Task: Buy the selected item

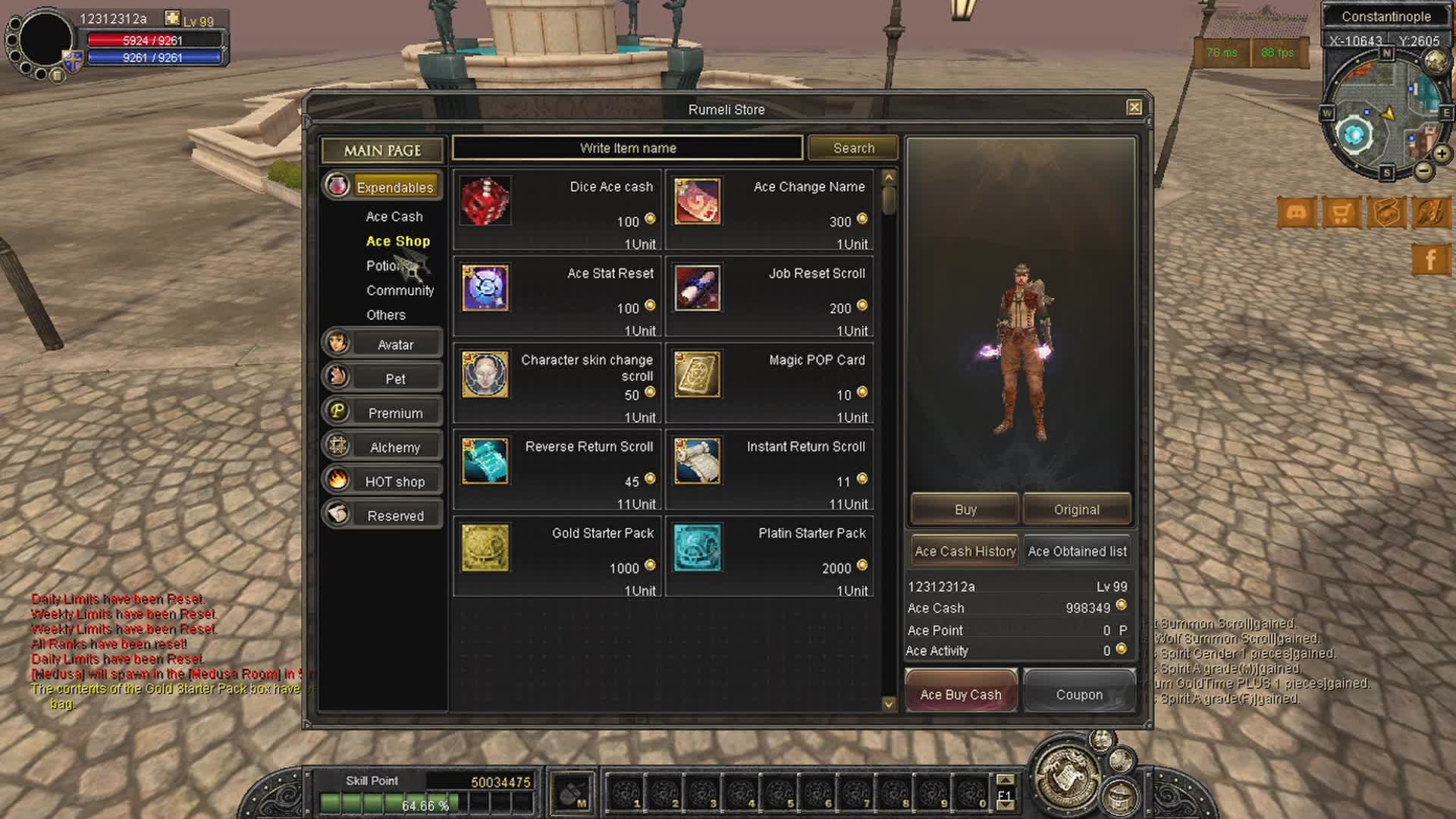Action: click(x=965, y=510)
